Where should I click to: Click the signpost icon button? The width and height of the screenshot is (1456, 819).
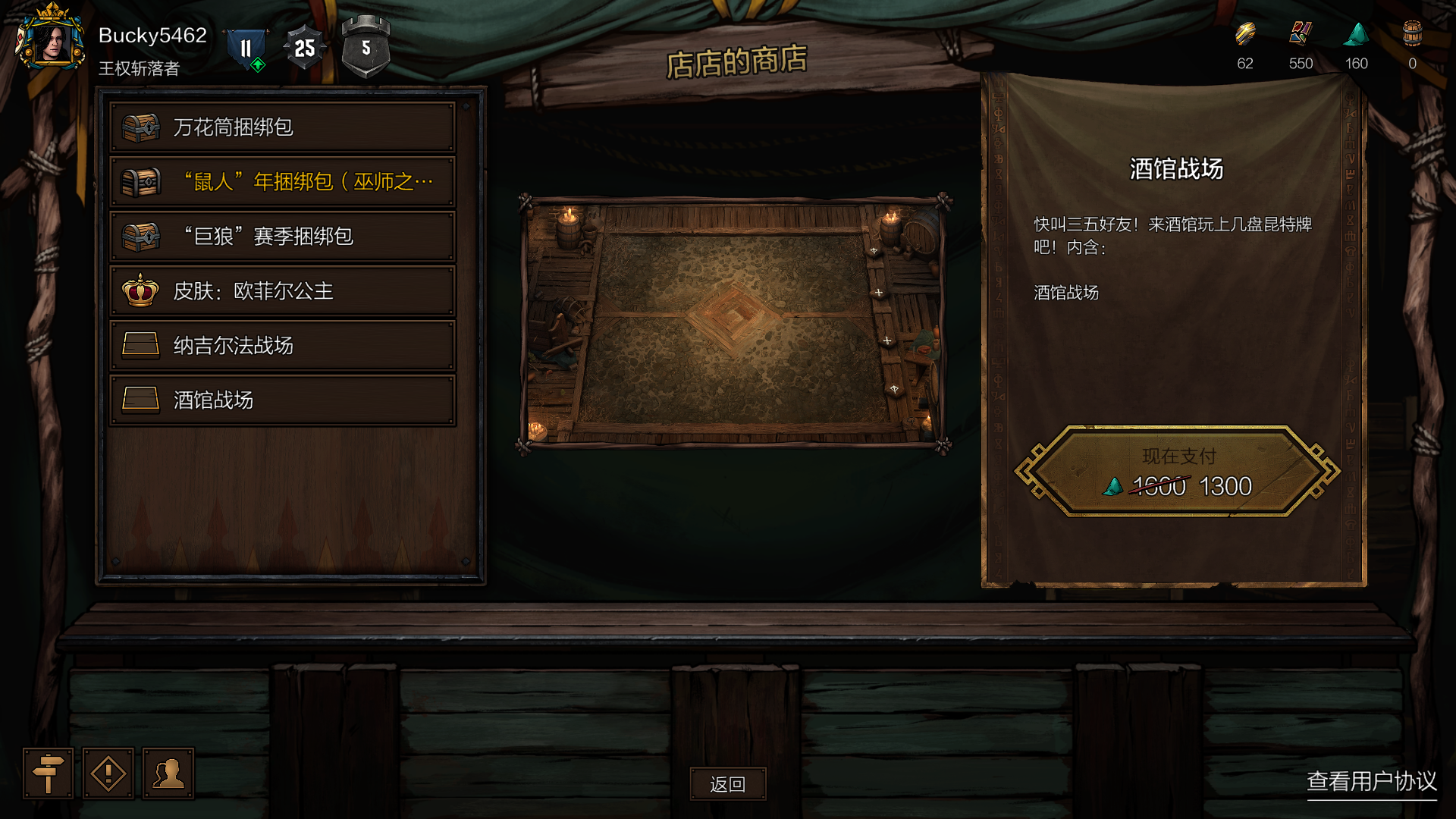(48, 773)
